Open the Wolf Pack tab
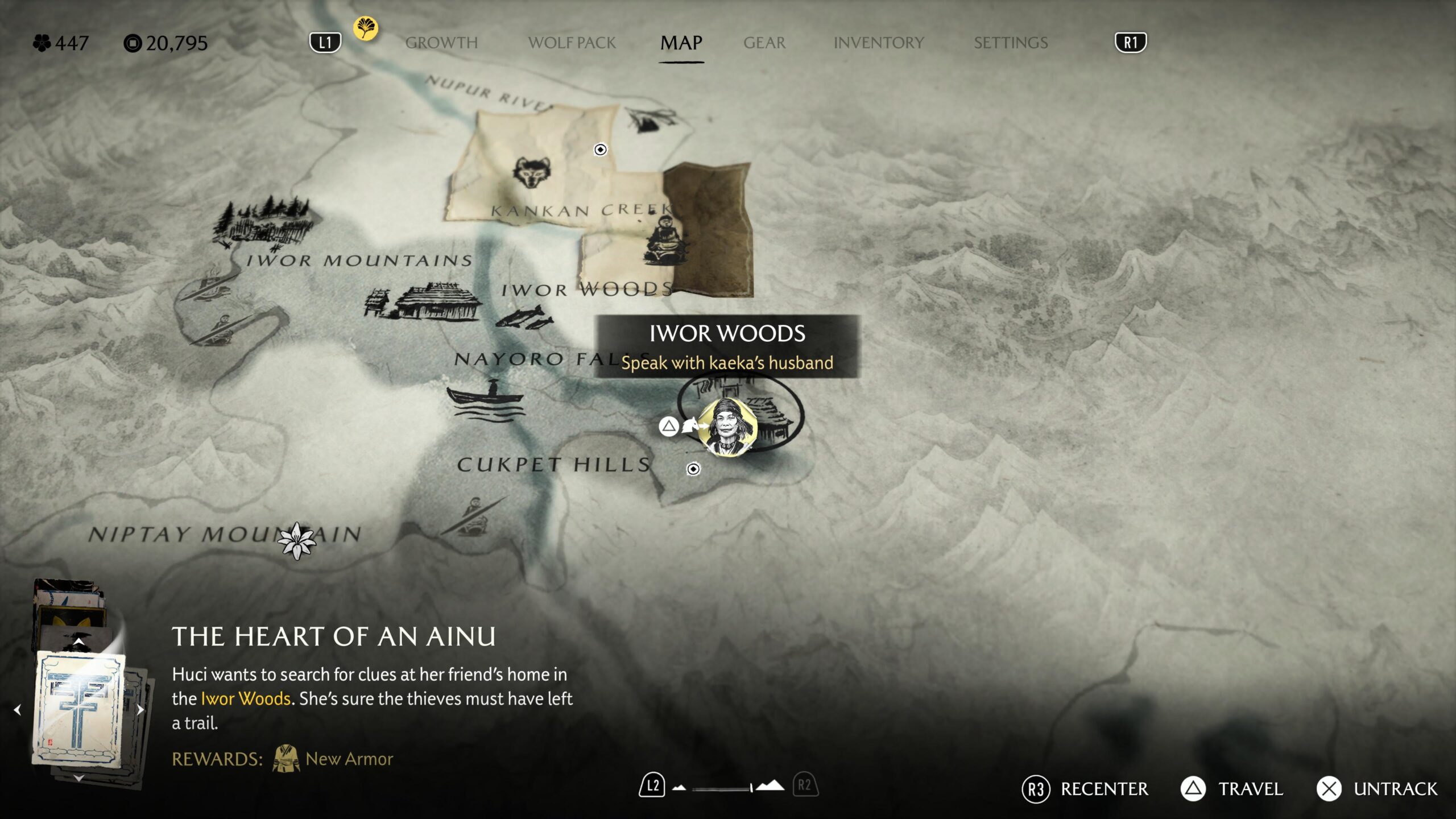 pyautogui.click(x=572, y=43)
